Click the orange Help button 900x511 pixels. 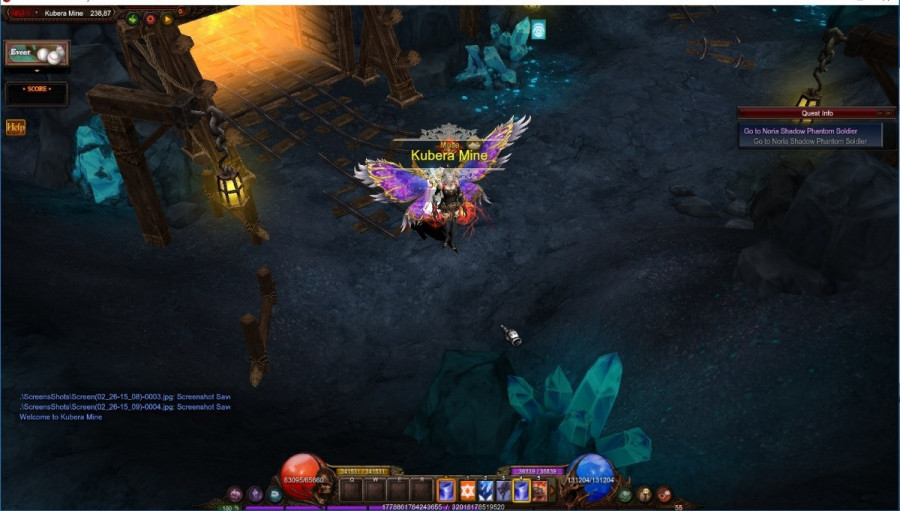coord(16,127)
